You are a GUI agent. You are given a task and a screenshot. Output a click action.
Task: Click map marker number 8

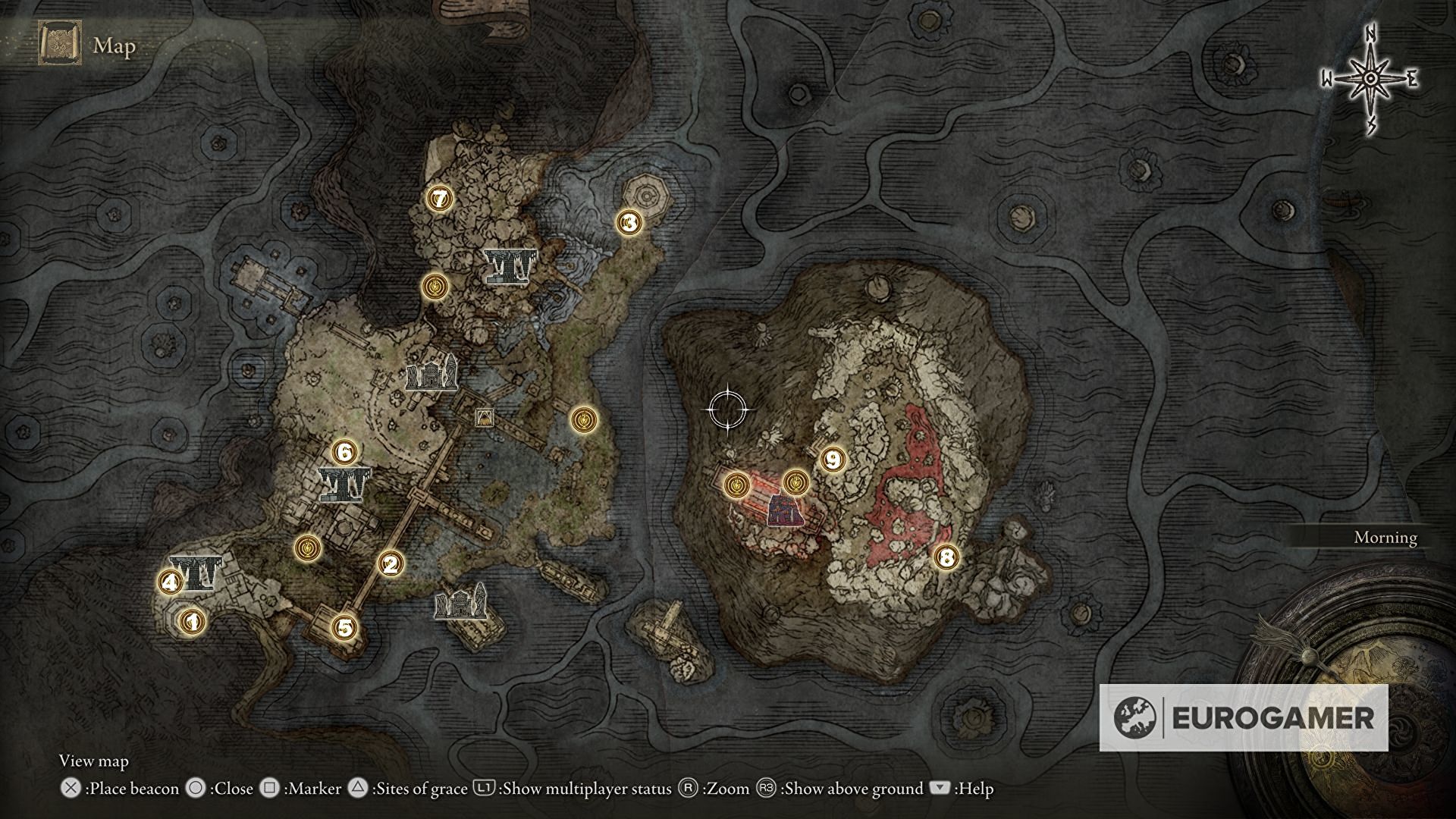tap(945, 558)
